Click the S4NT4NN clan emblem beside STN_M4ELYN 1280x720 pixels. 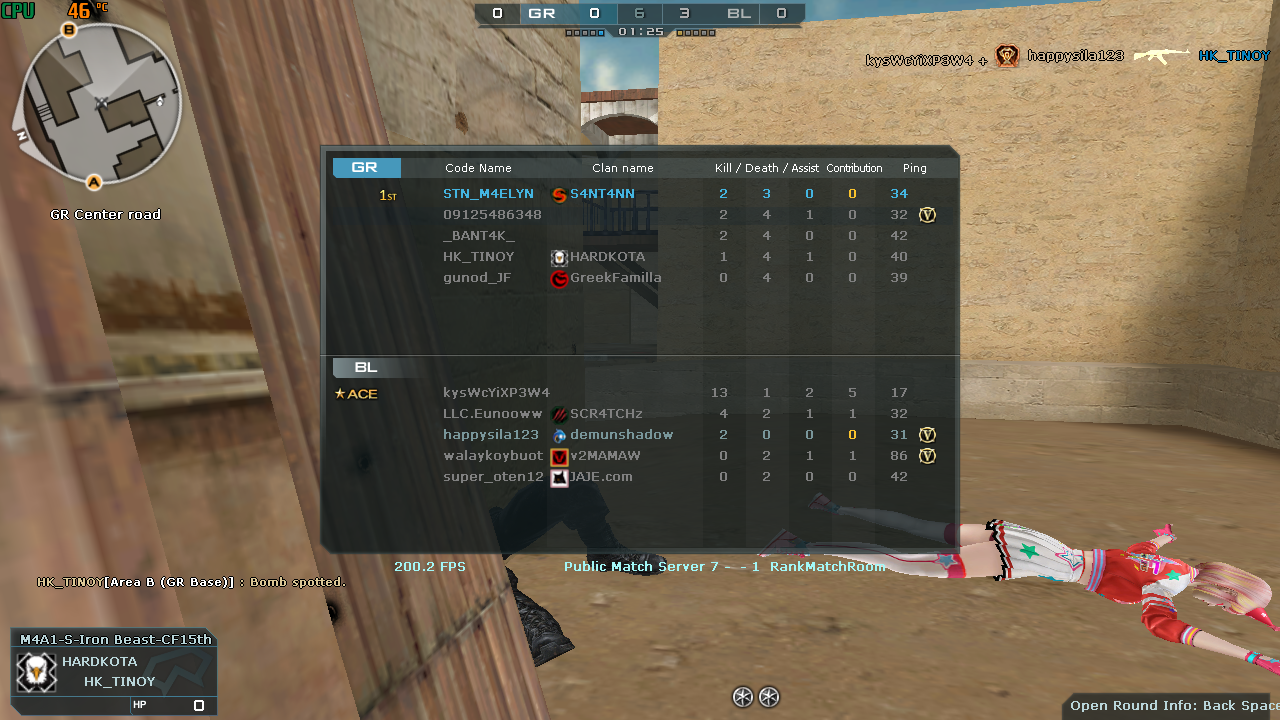coord(560,194)
